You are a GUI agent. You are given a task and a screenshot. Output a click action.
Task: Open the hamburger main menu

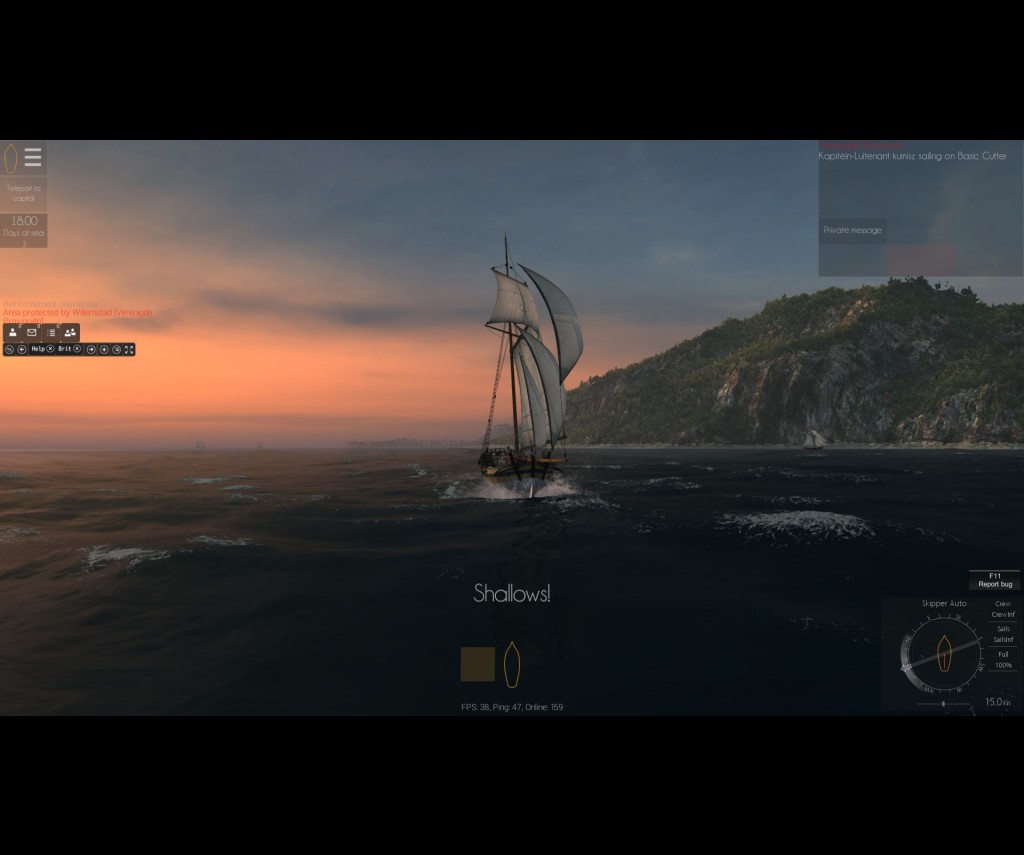point(33,158)
